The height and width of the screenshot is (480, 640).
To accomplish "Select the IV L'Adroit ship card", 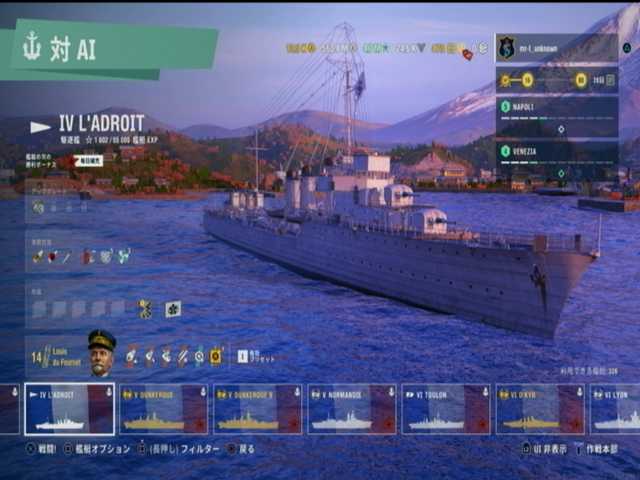I will (x=69, y=409).
